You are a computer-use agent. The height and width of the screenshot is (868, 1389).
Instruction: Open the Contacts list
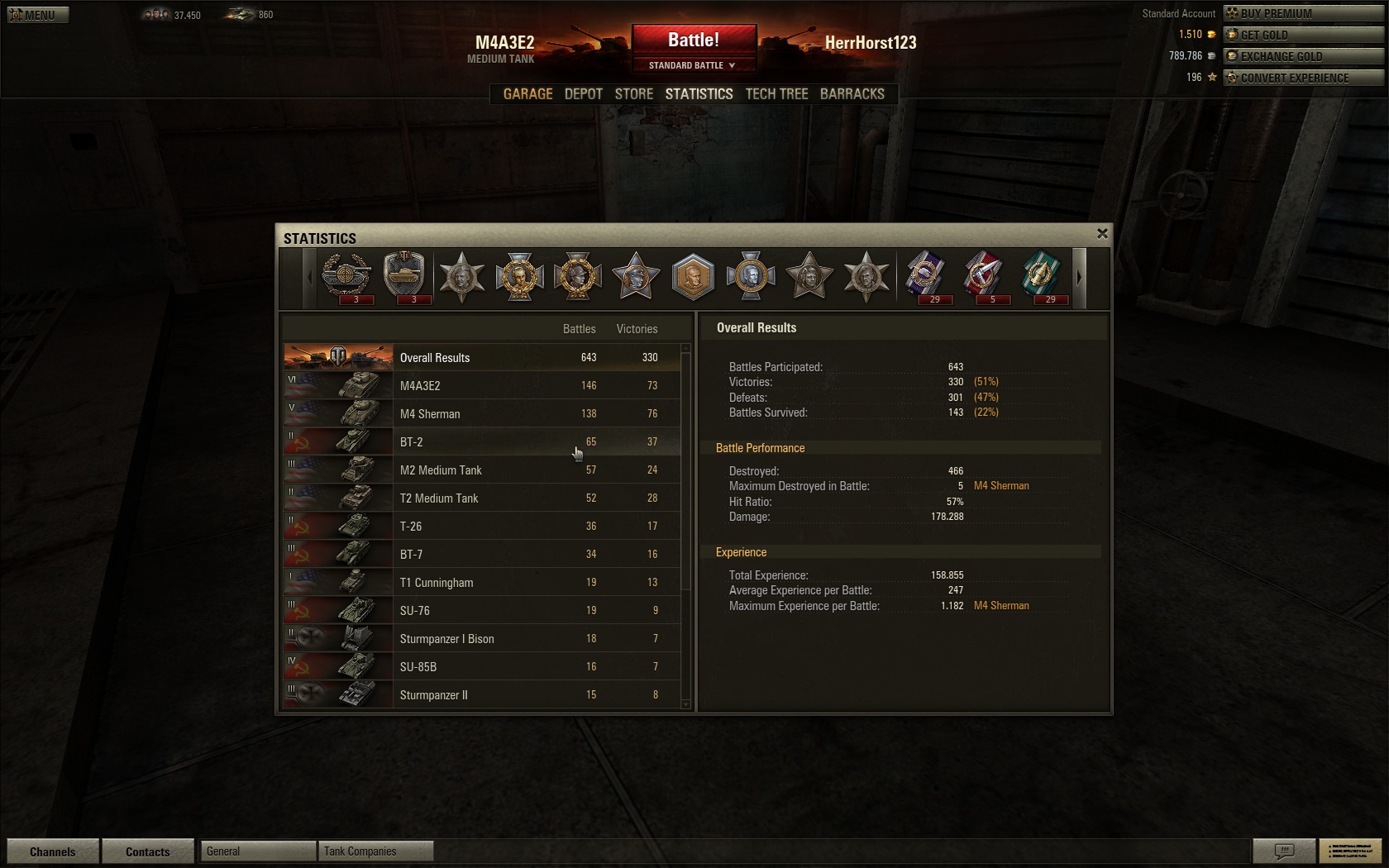[148, 851]
